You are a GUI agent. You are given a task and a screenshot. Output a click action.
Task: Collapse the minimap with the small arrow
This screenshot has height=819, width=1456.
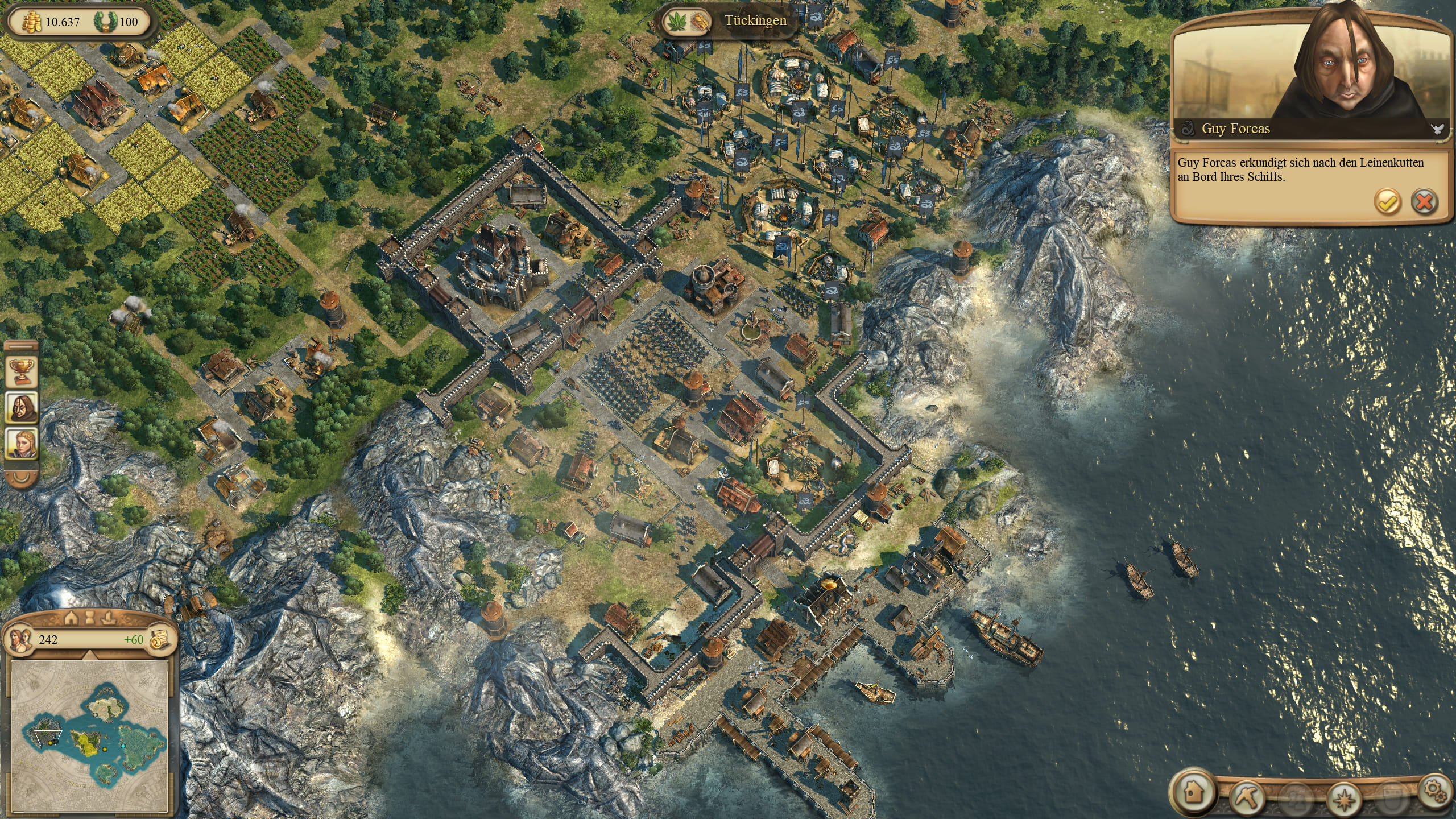pyautogui.click(x=90, y=656)
